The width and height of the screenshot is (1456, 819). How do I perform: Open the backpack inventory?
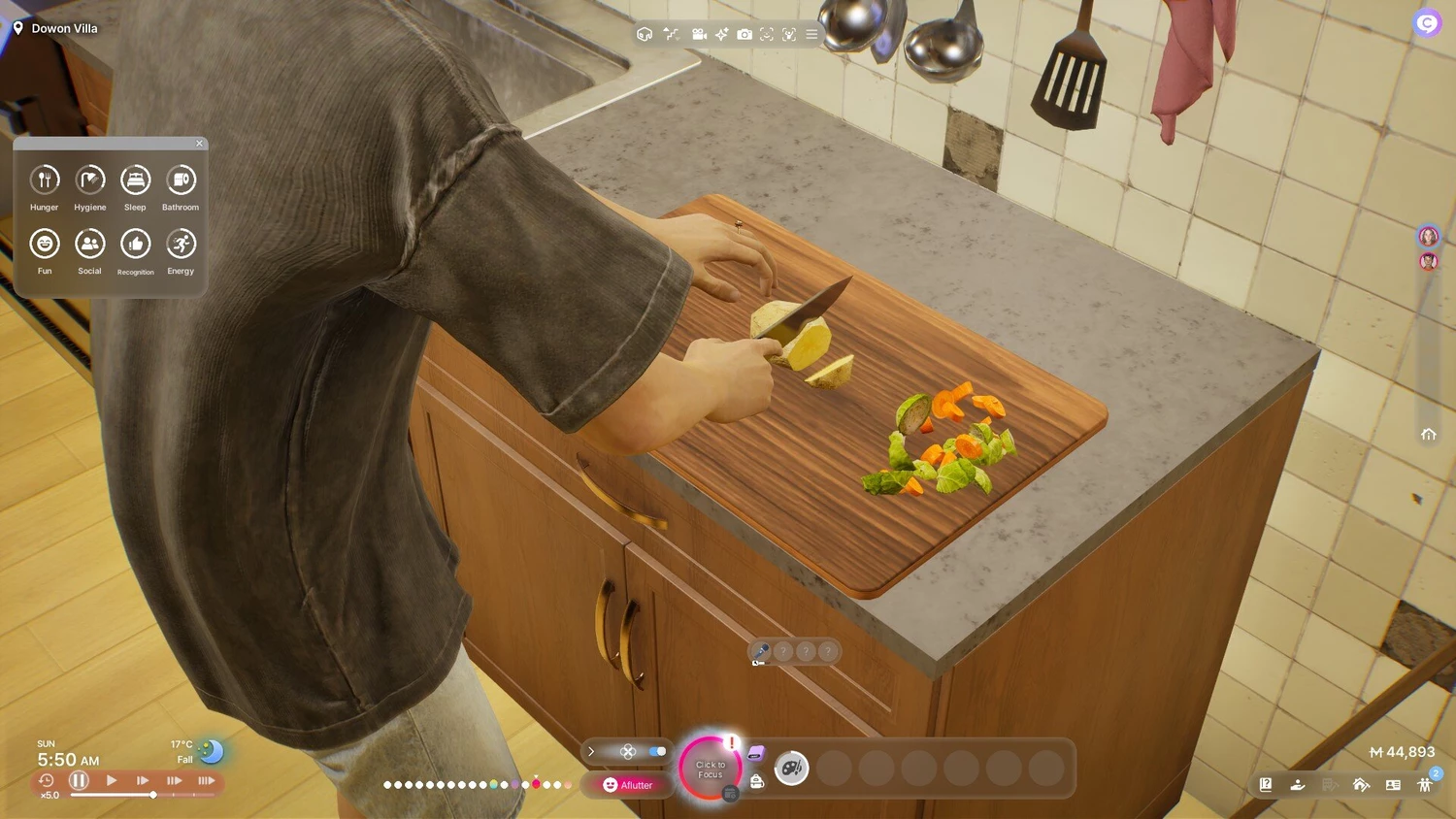click(757, 781)
